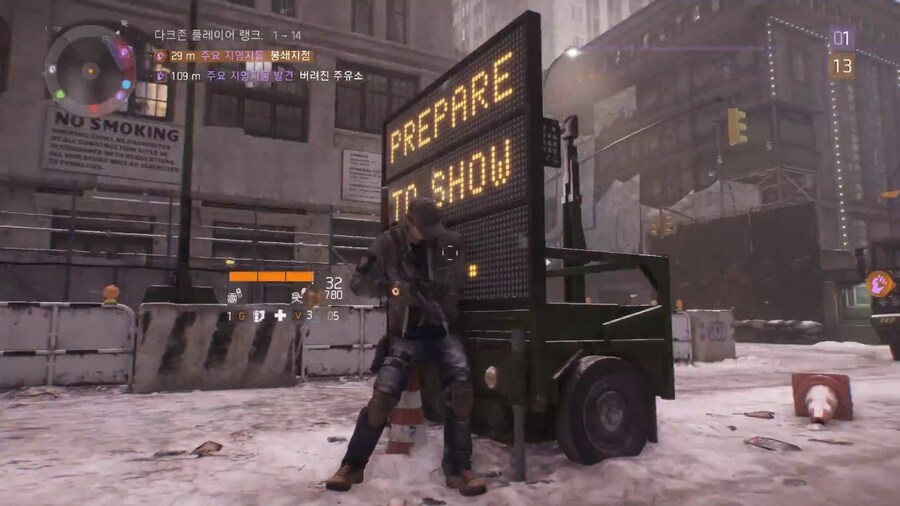Click the orange level badge 13
The width and height of the screenshot is (900, 506).
pos(842,66)
